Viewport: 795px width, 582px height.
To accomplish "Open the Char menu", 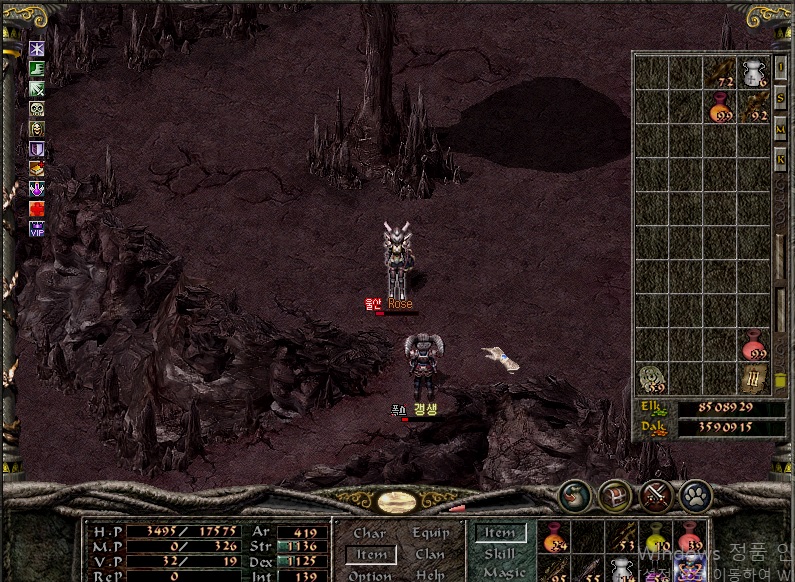I will click(369, 533).
